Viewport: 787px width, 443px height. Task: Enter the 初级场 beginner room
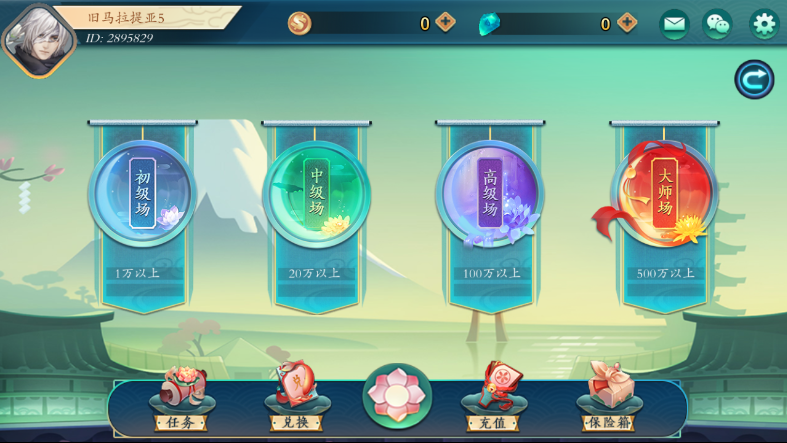[x=143, y=195]
